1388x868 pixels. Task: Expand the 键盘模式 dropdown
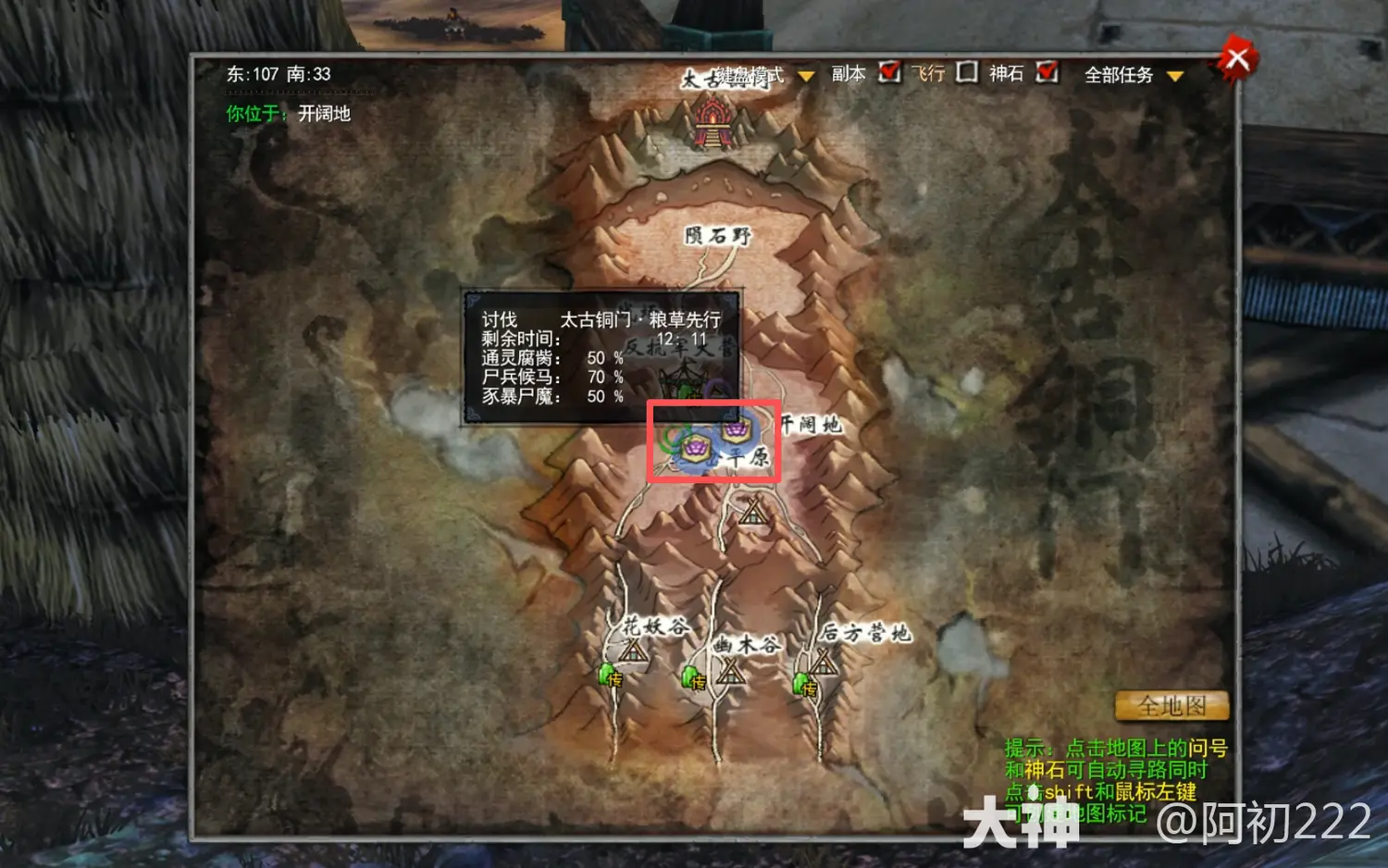click(x=804, y=76)
